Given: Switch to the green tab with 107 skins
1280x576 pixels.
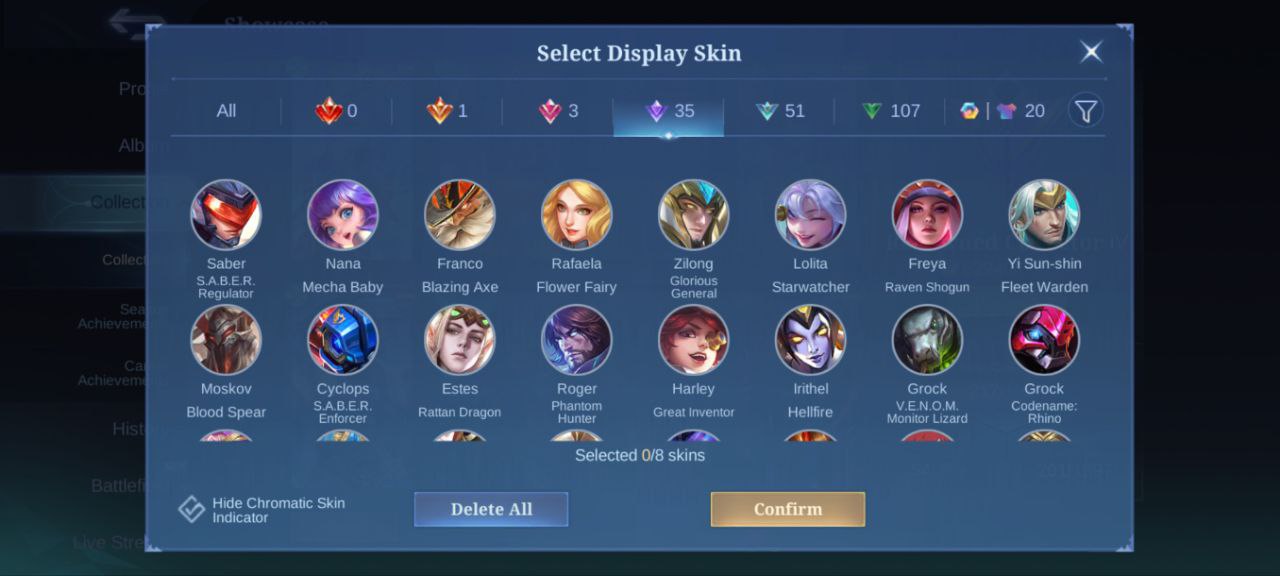Looking at the screenshot, I should tap(891, 111).
